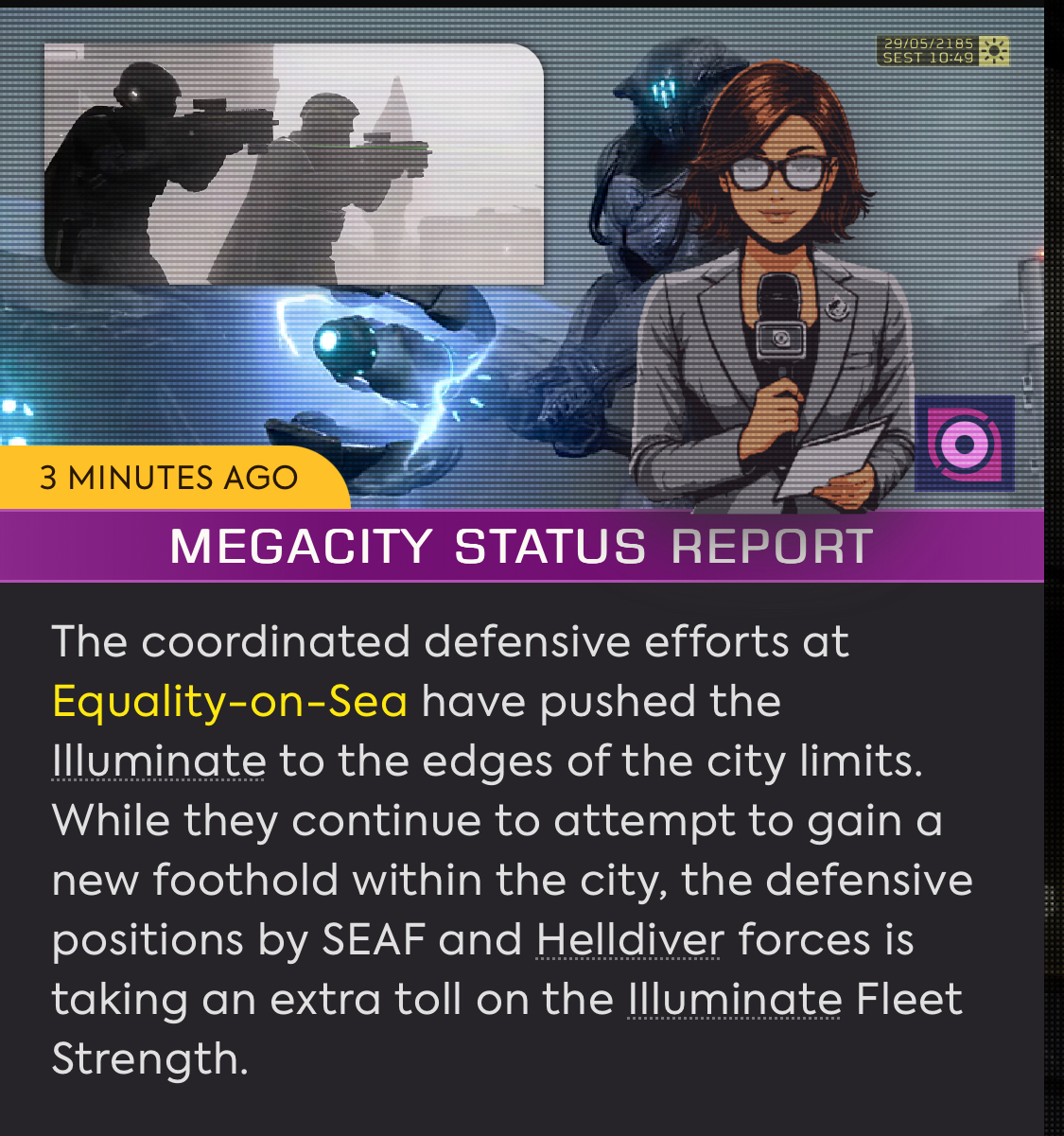Open the soldiers silhouette thumbnail image

(x=293, y=164)
